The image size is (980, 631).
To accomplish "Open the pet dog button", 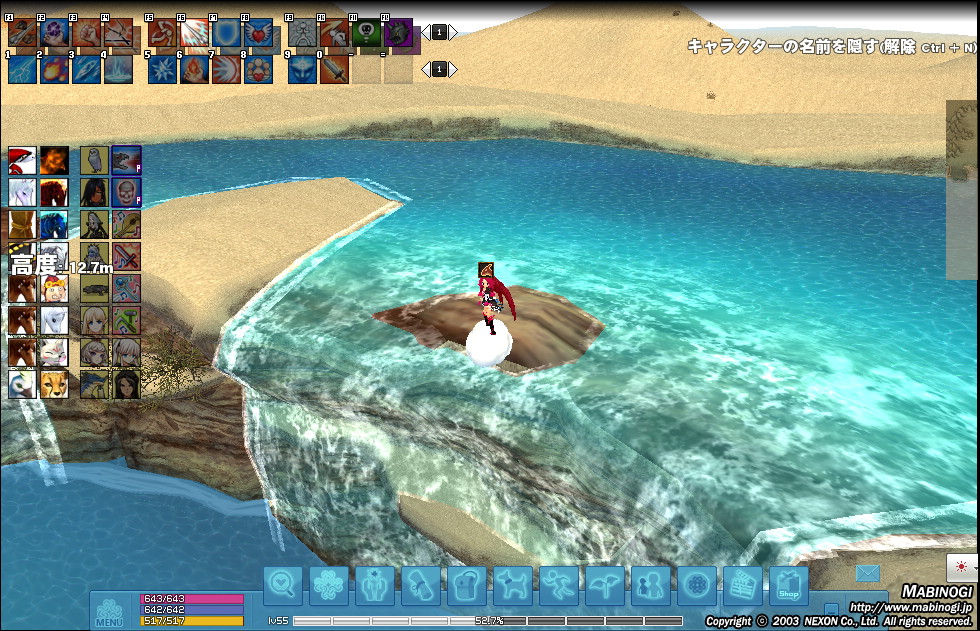I will (513, 586).
